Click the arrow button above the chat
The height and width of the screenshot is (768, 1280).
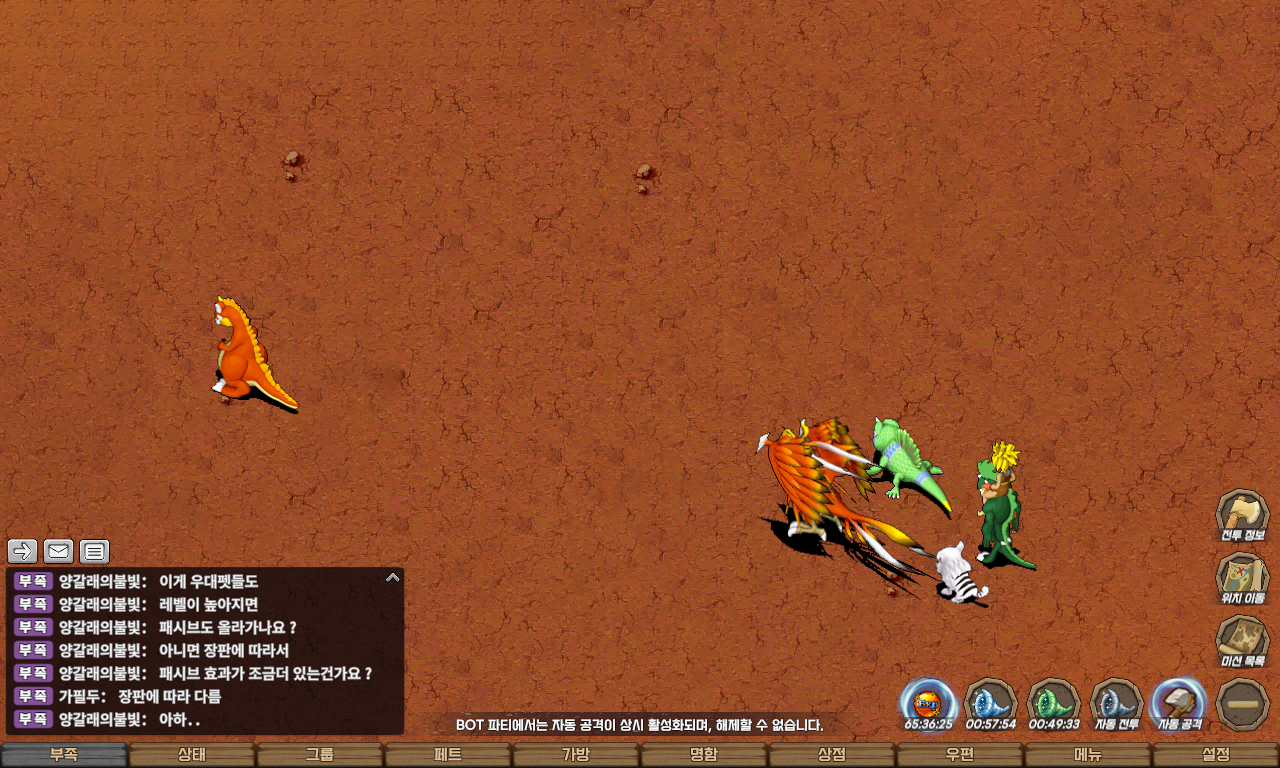tap(23, 551)
